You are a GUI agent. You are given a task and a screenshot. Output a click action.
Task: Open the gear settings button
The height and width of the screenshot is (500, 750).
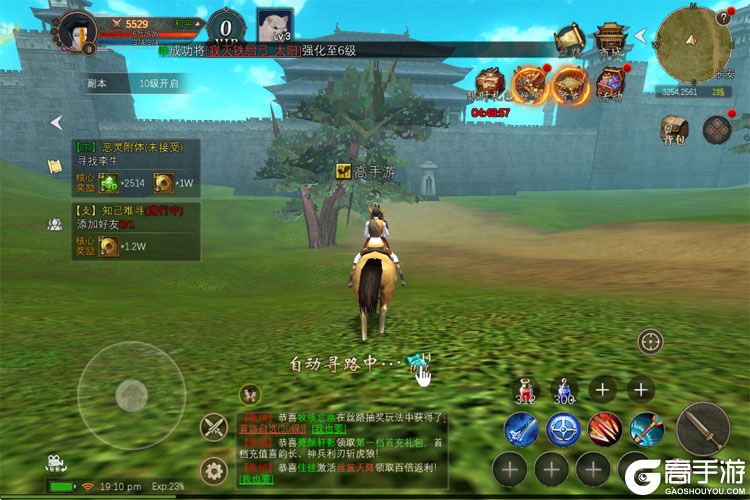[212, 470]
